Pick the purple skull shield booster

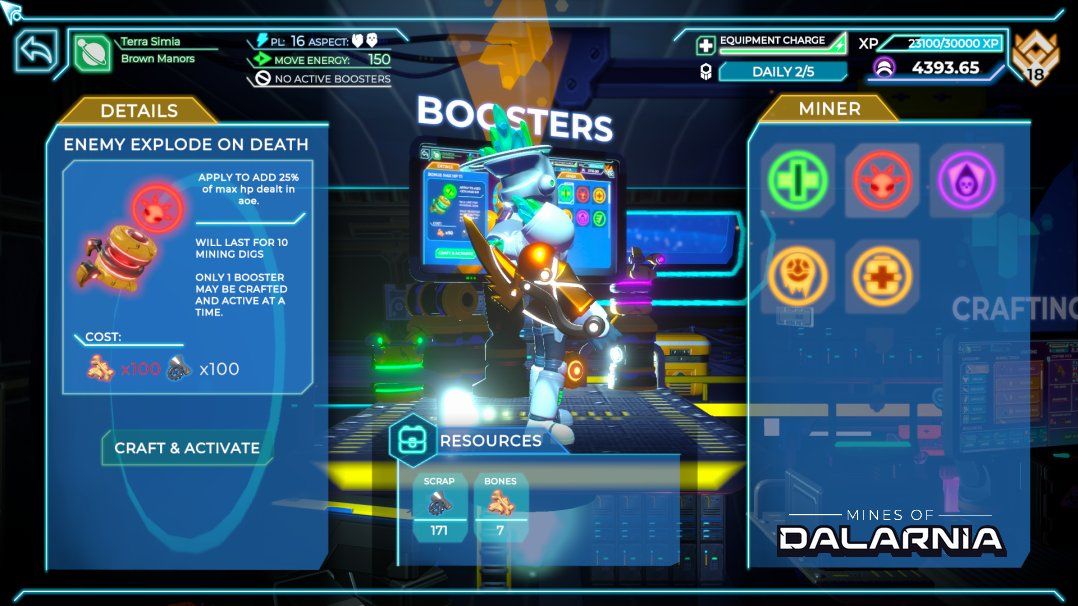point(967,180)
